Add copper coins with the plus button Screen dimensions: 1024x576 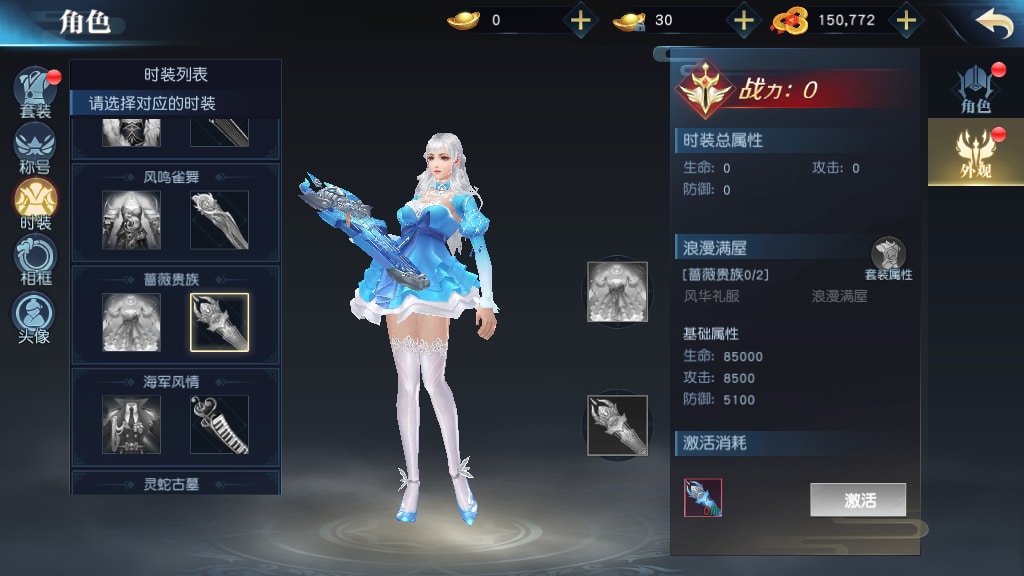pos(905,20)
